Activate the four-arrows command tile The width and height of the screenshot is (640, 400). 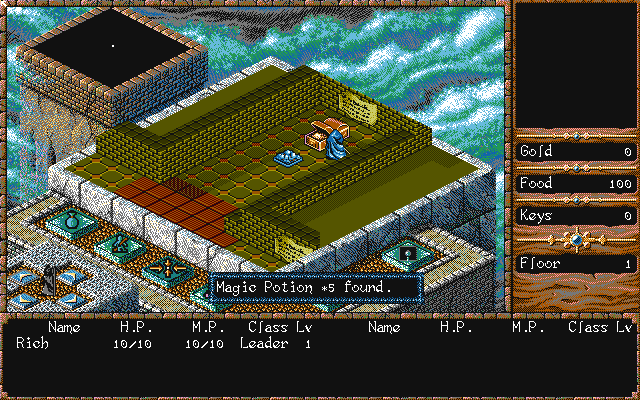[x=165, y=267]
